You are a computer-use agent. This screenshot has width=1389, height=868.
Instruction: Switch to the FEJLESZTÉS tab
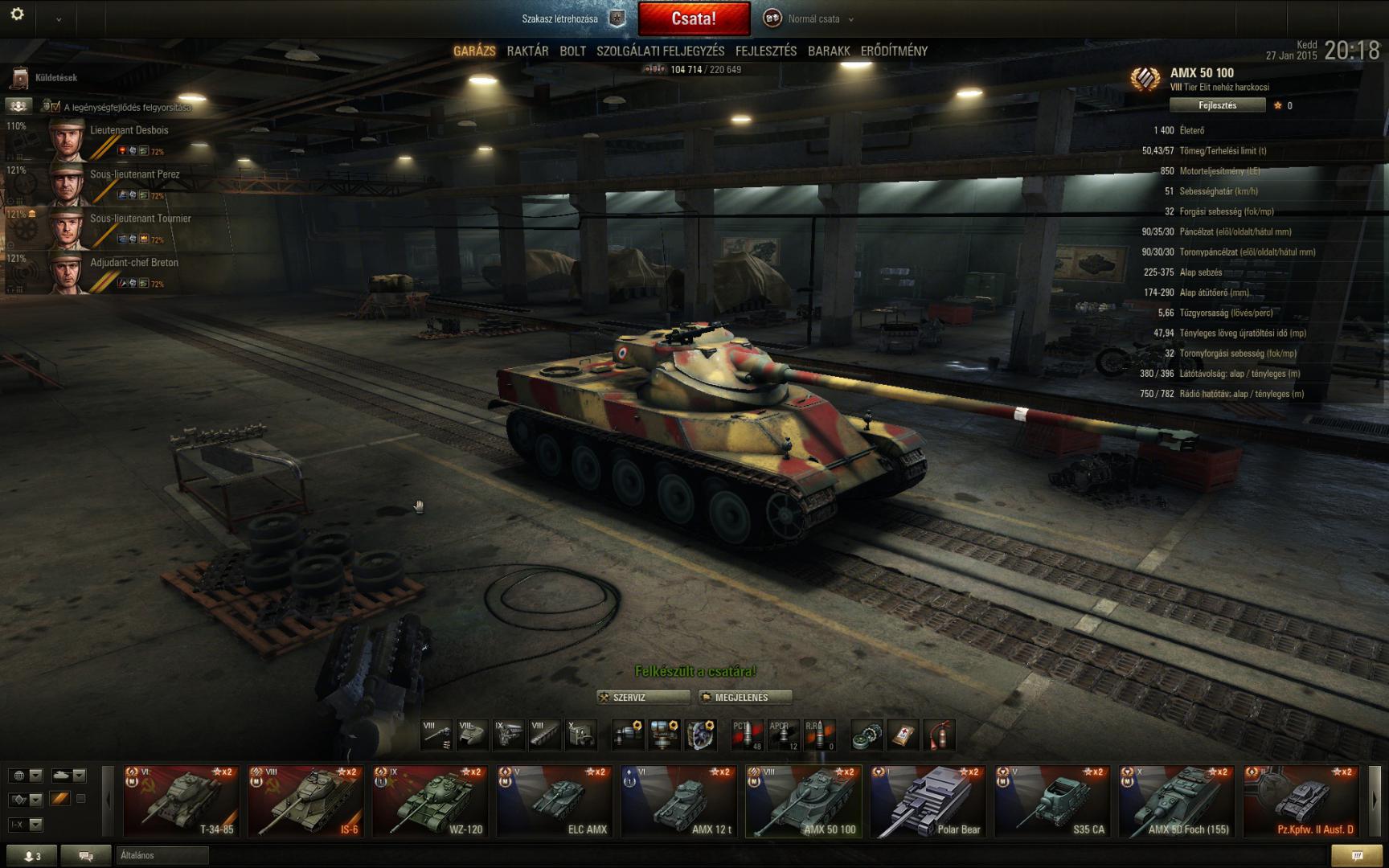click(x=765, y=51)
